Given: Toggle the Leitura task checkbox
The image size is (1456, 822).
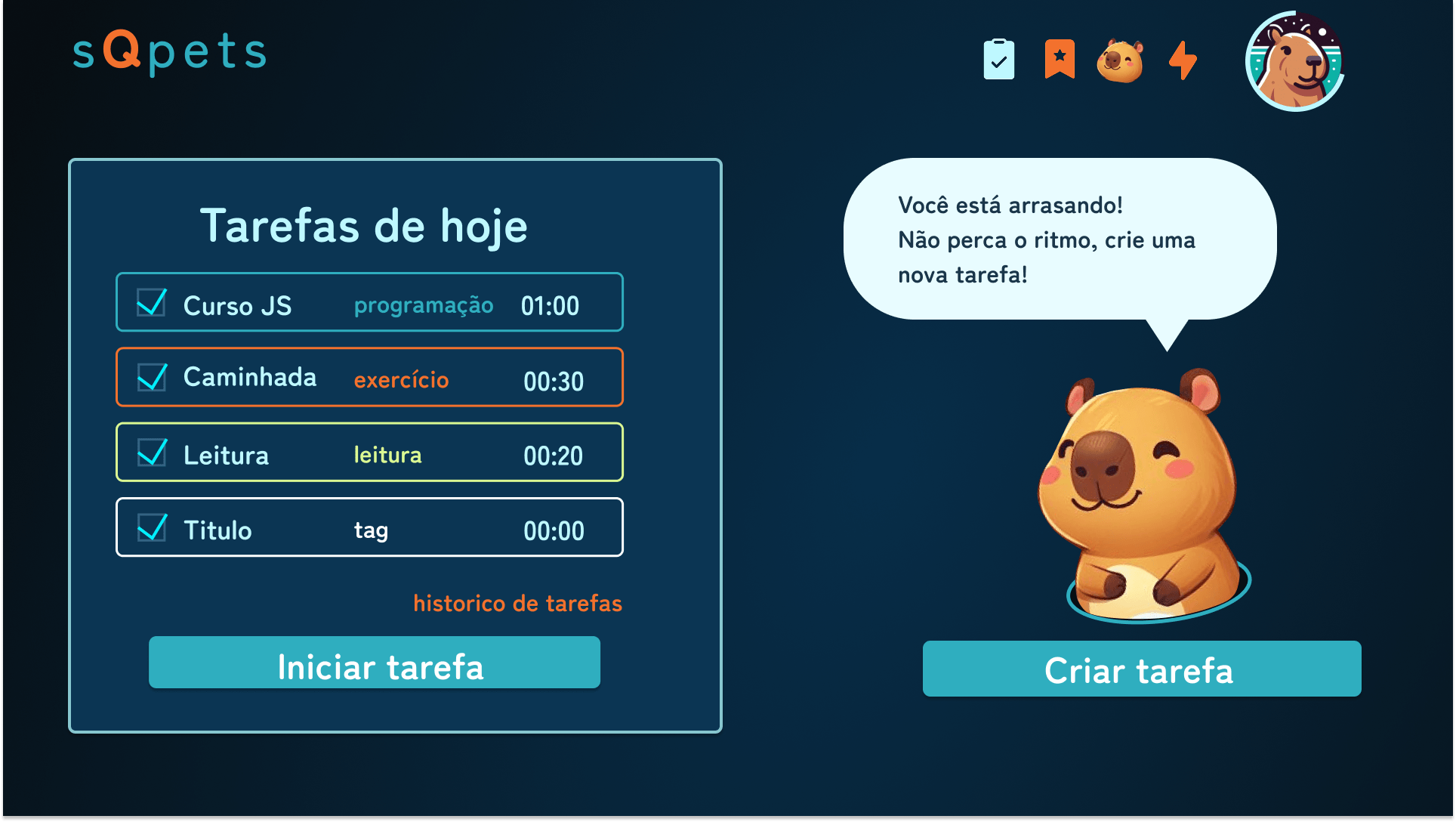Looking at the screenshot, I should pyautogui.click(x=152, y=453).
